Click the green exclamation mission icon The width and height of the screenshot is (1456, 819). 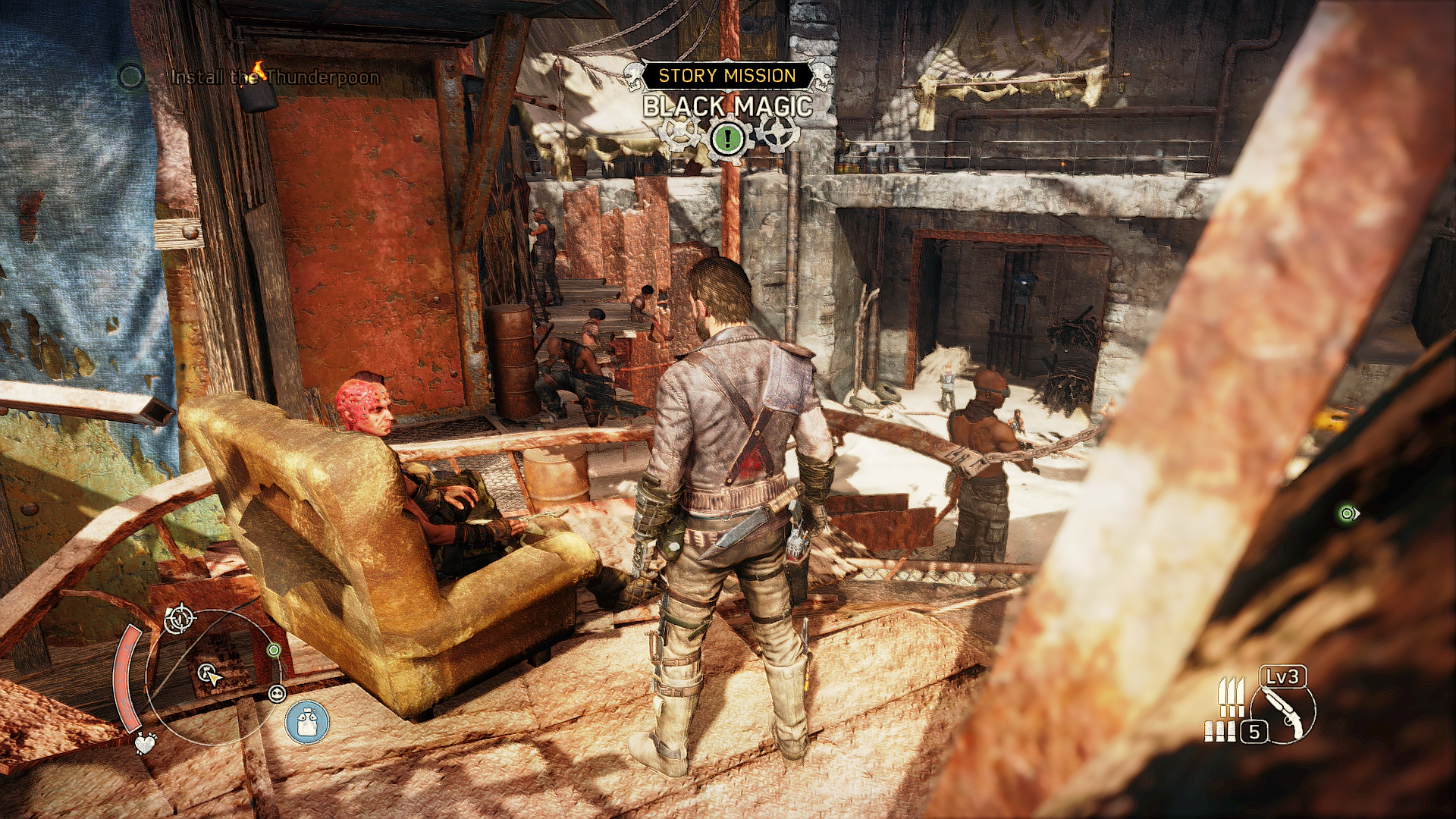click(x=728, y=138)
